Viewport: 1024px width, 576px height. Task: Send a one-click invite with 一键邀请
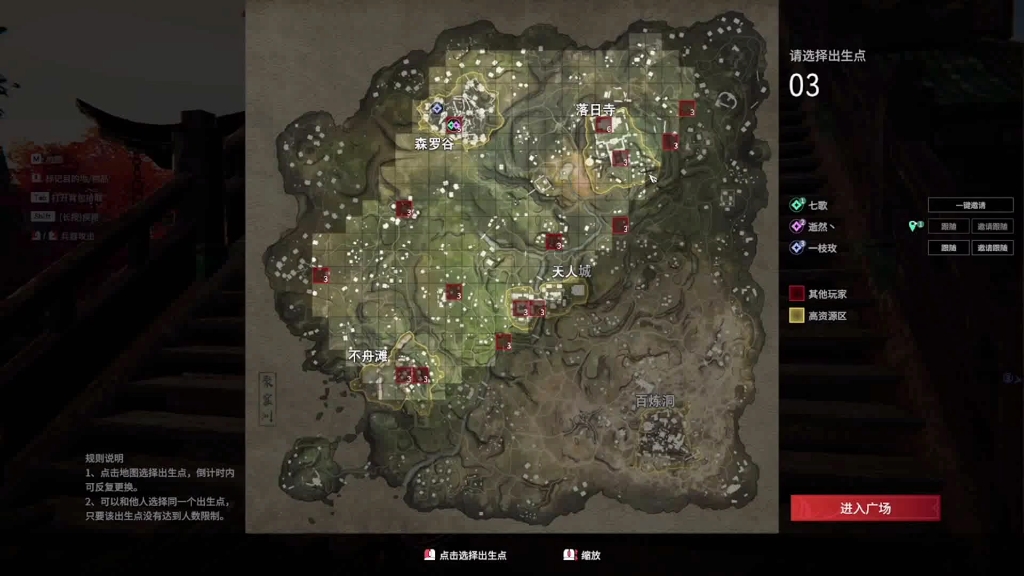click(x=969, y=205)
